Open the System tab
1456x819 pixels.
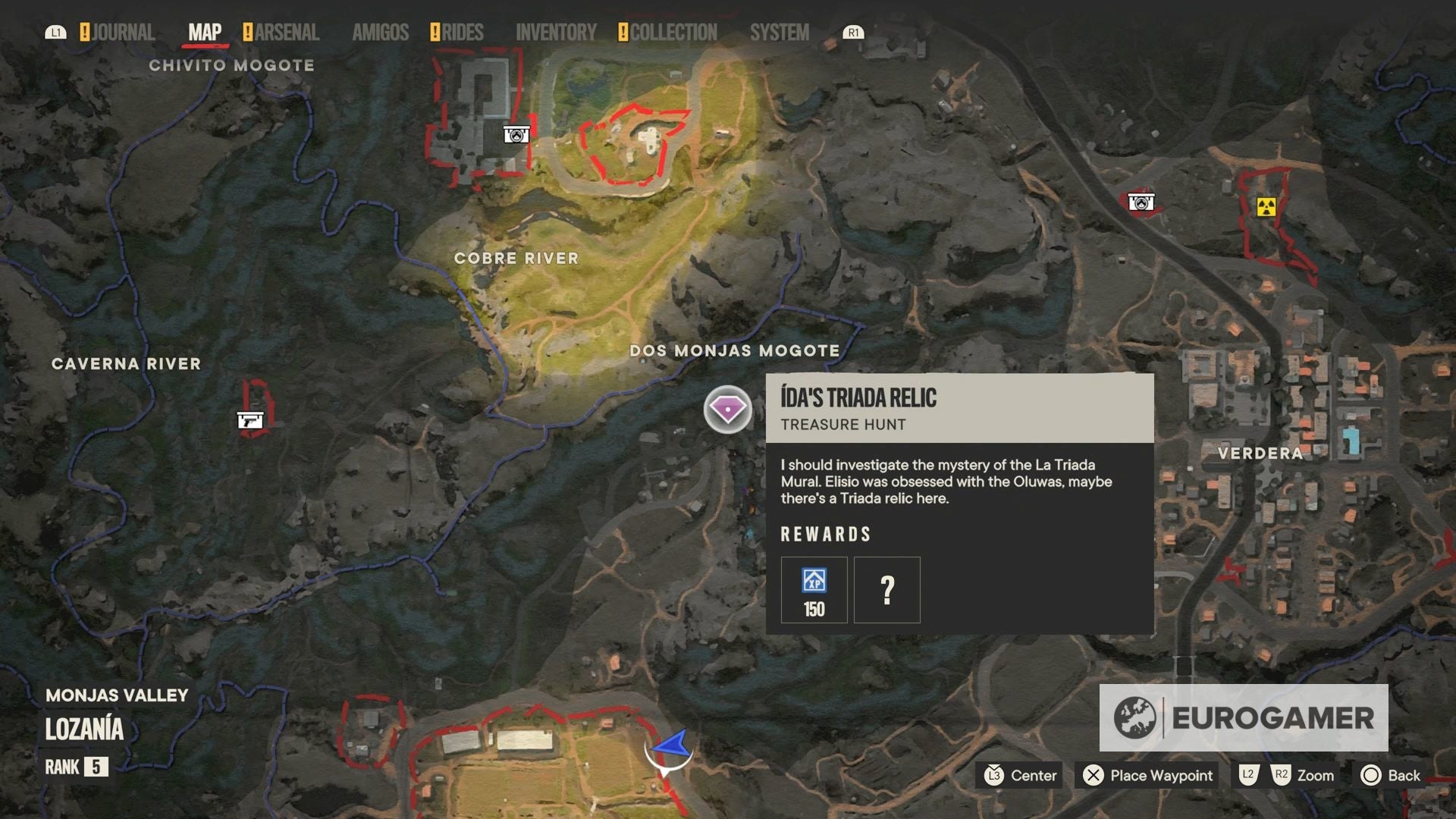tap(780, 33)
